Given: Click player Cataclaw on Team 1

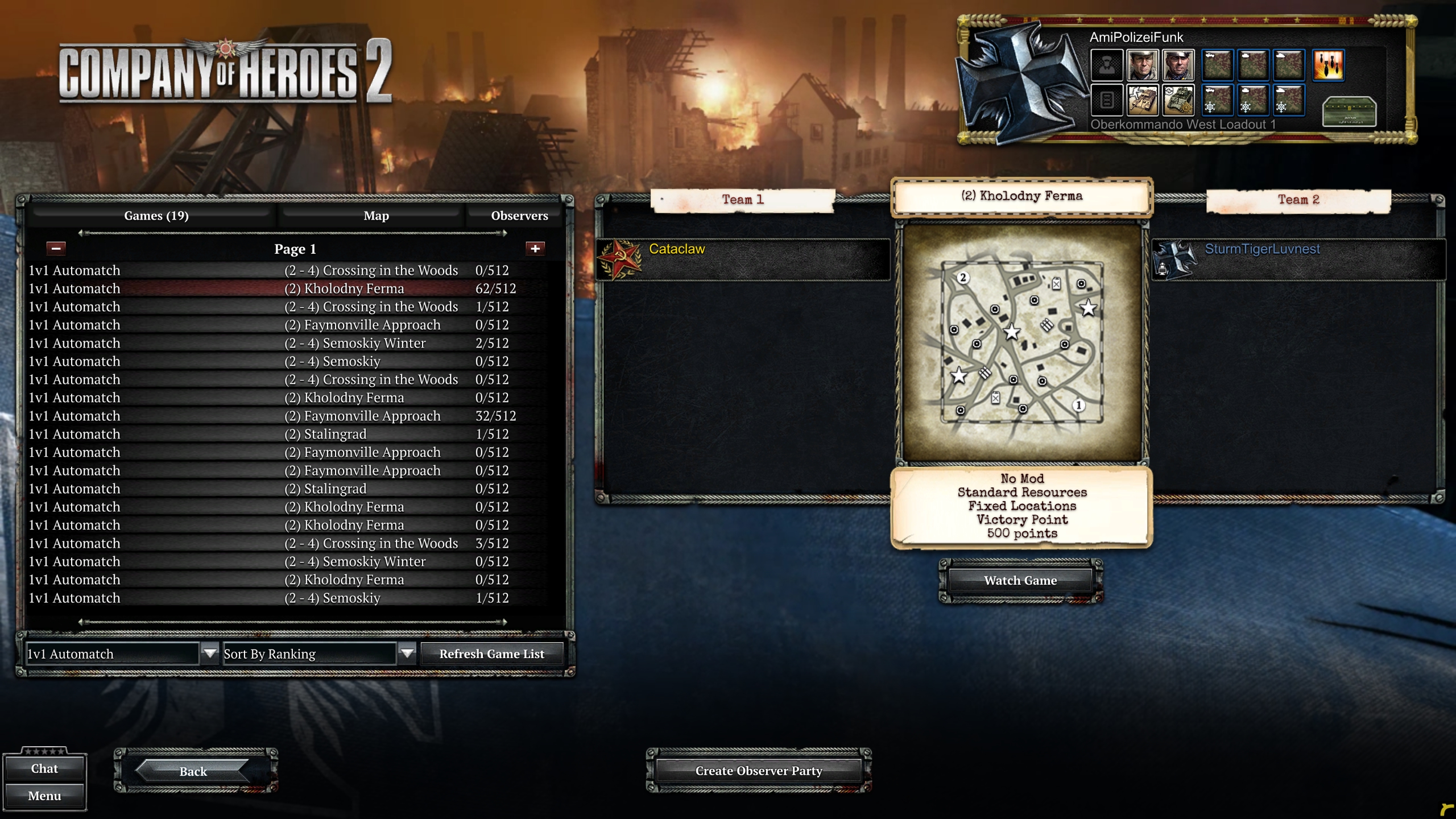Looking at the screenshot, I should click(x=677, y=249).
